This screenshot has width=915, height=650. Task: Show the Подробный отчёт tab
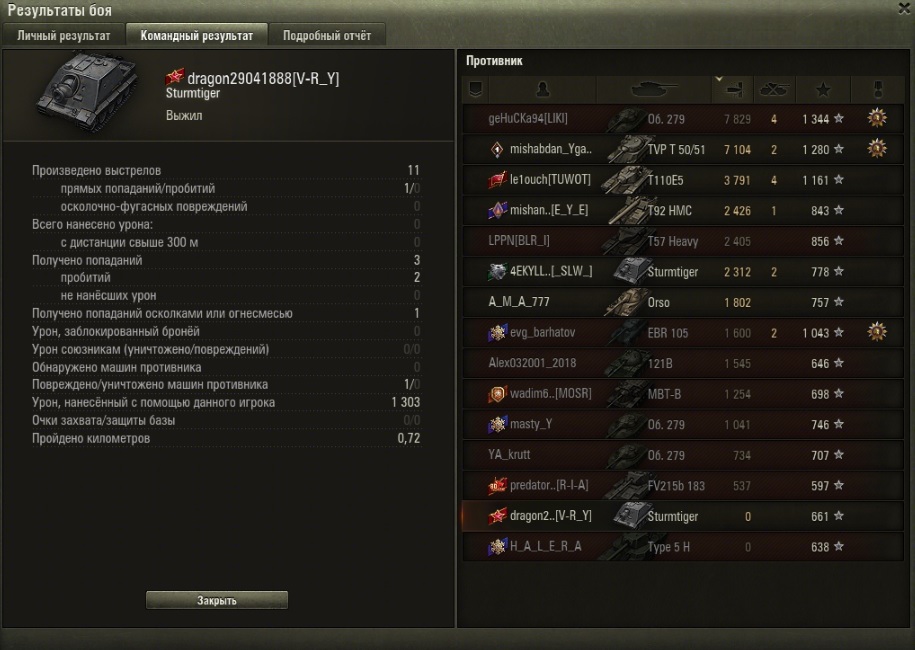pos(326,36)
